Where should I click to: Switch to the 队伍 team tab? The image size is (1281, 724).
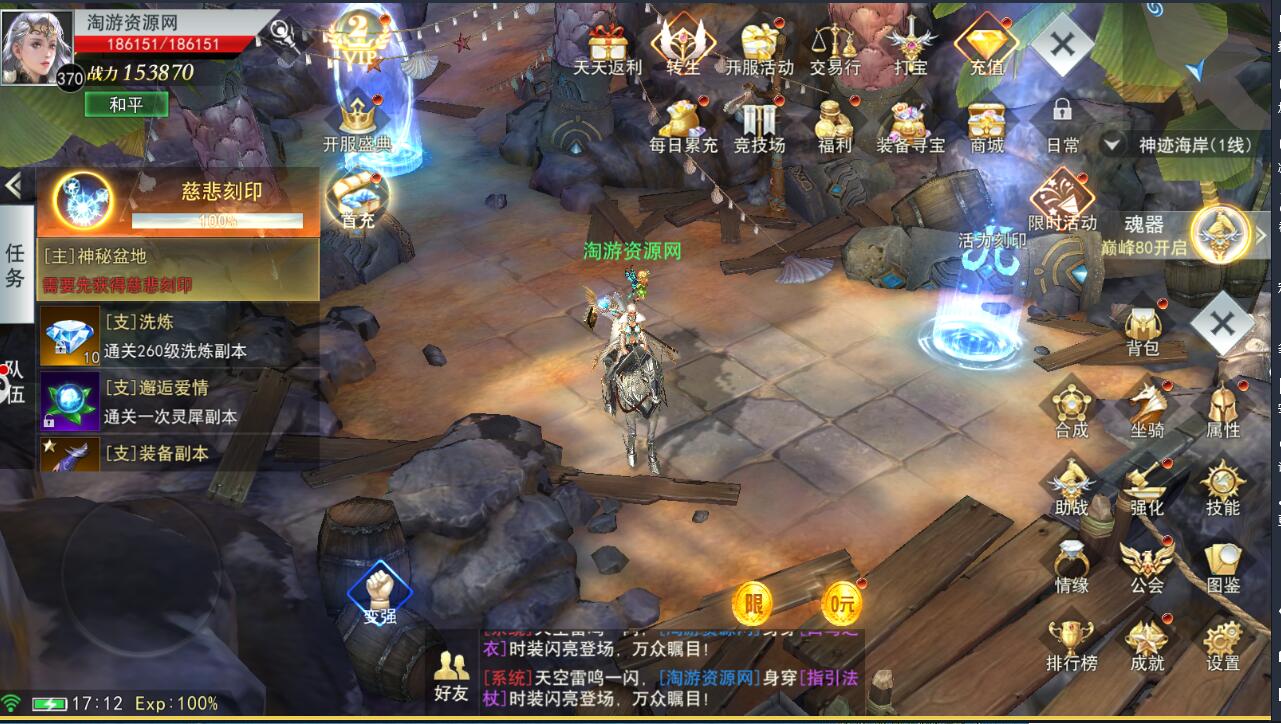[16, 383]
